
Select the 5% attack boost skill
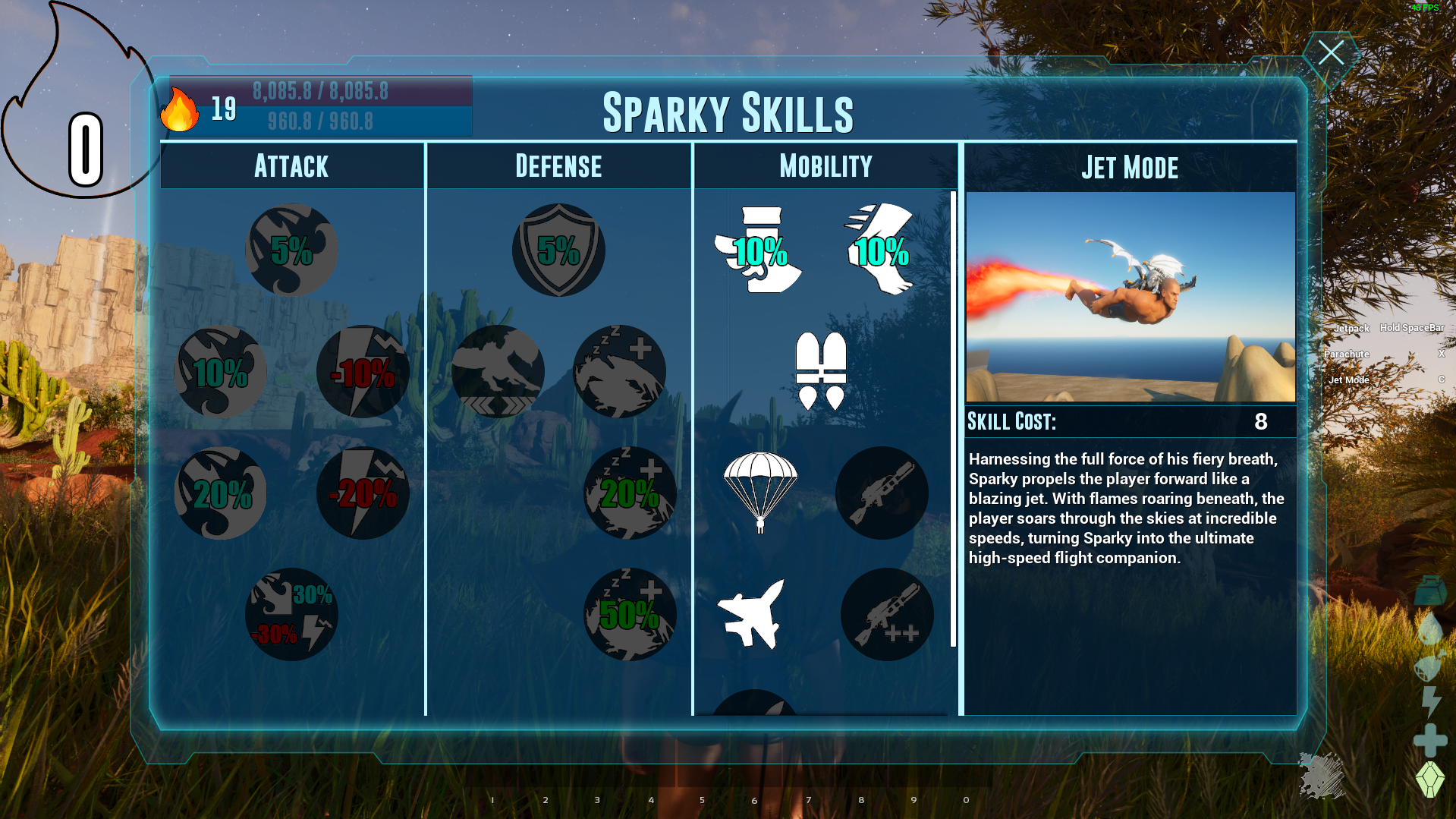coord(291,250)
